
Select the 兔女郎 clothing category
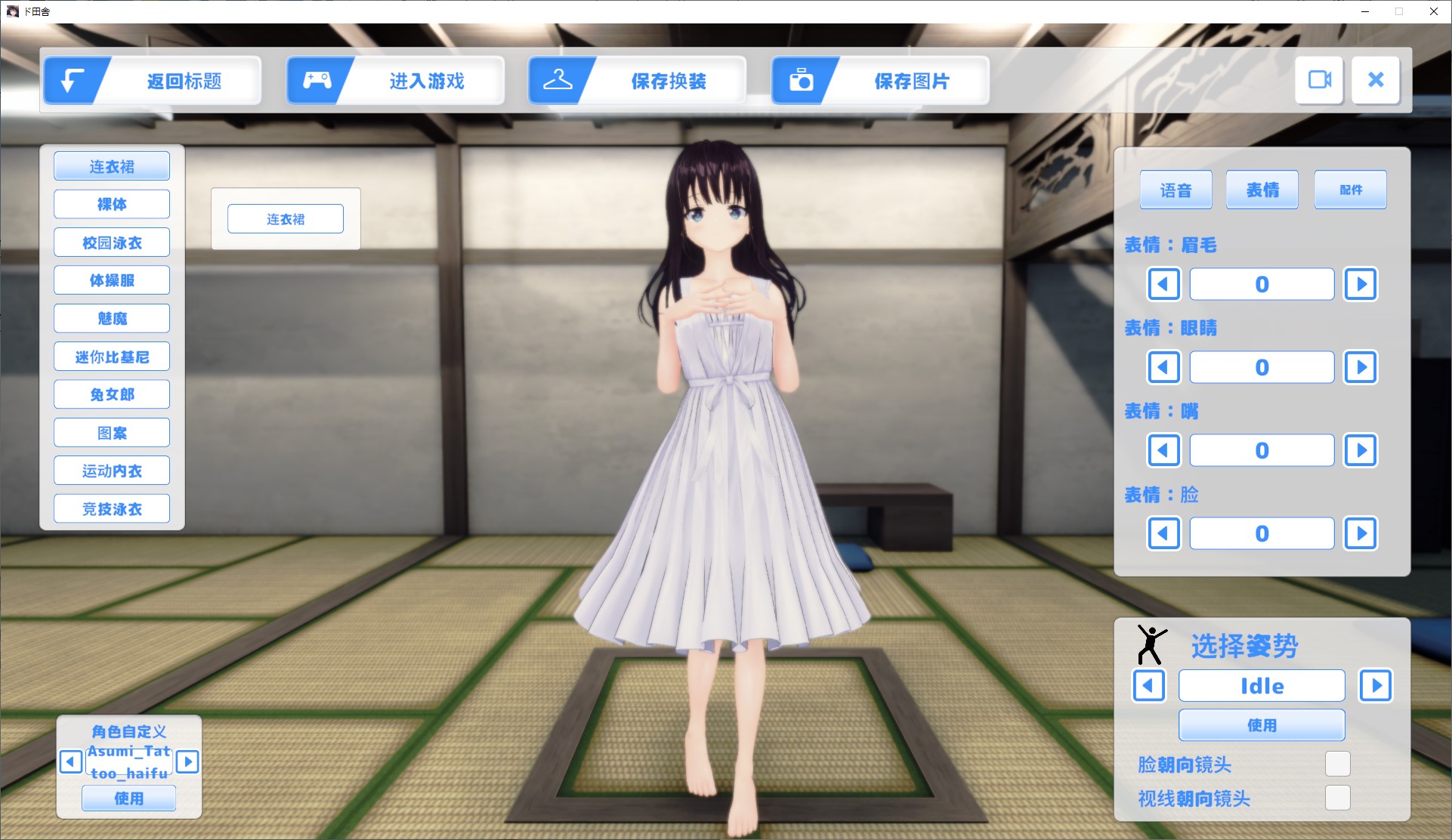coord(111,394)
